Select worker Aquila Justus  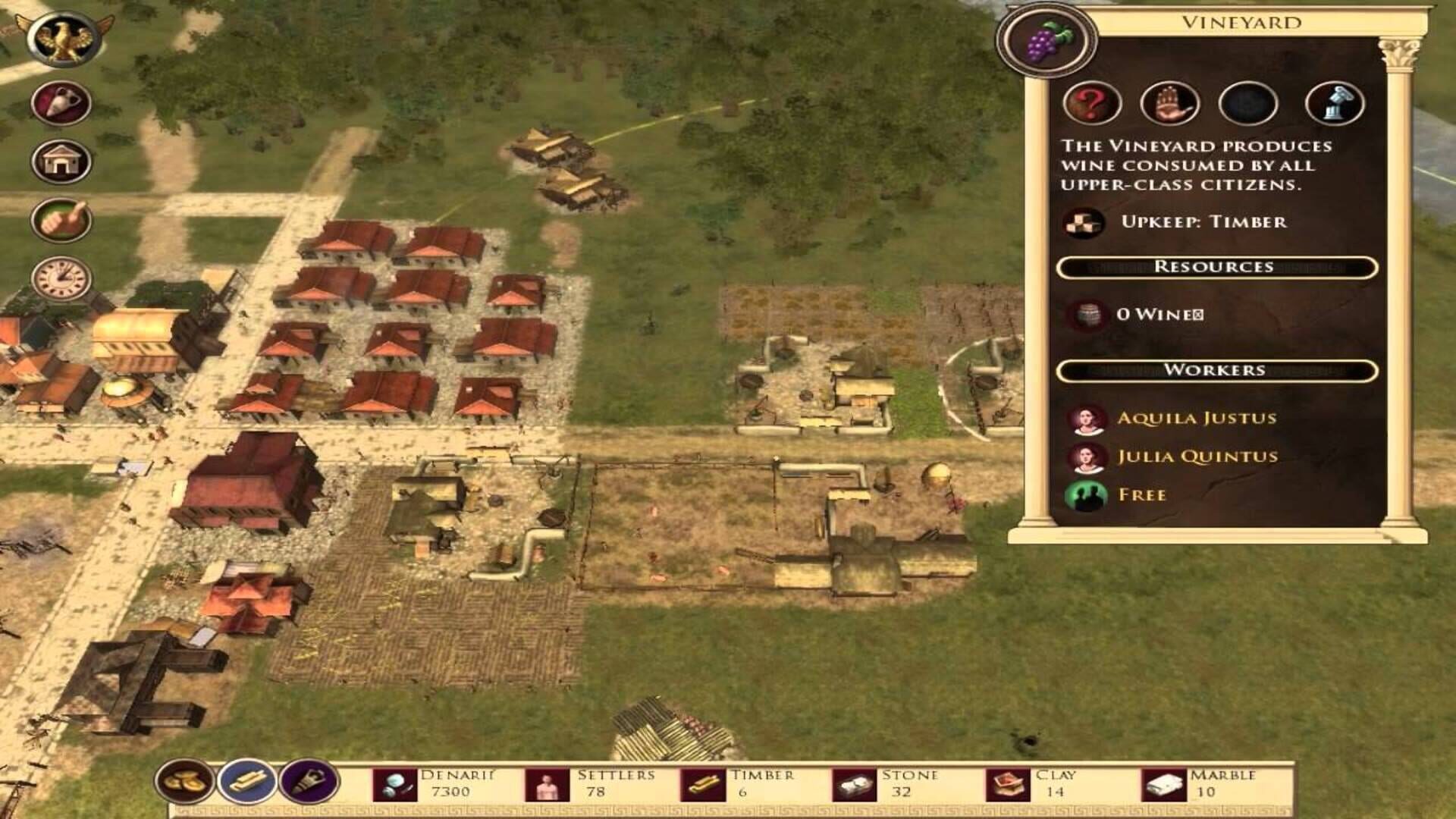1196,419
